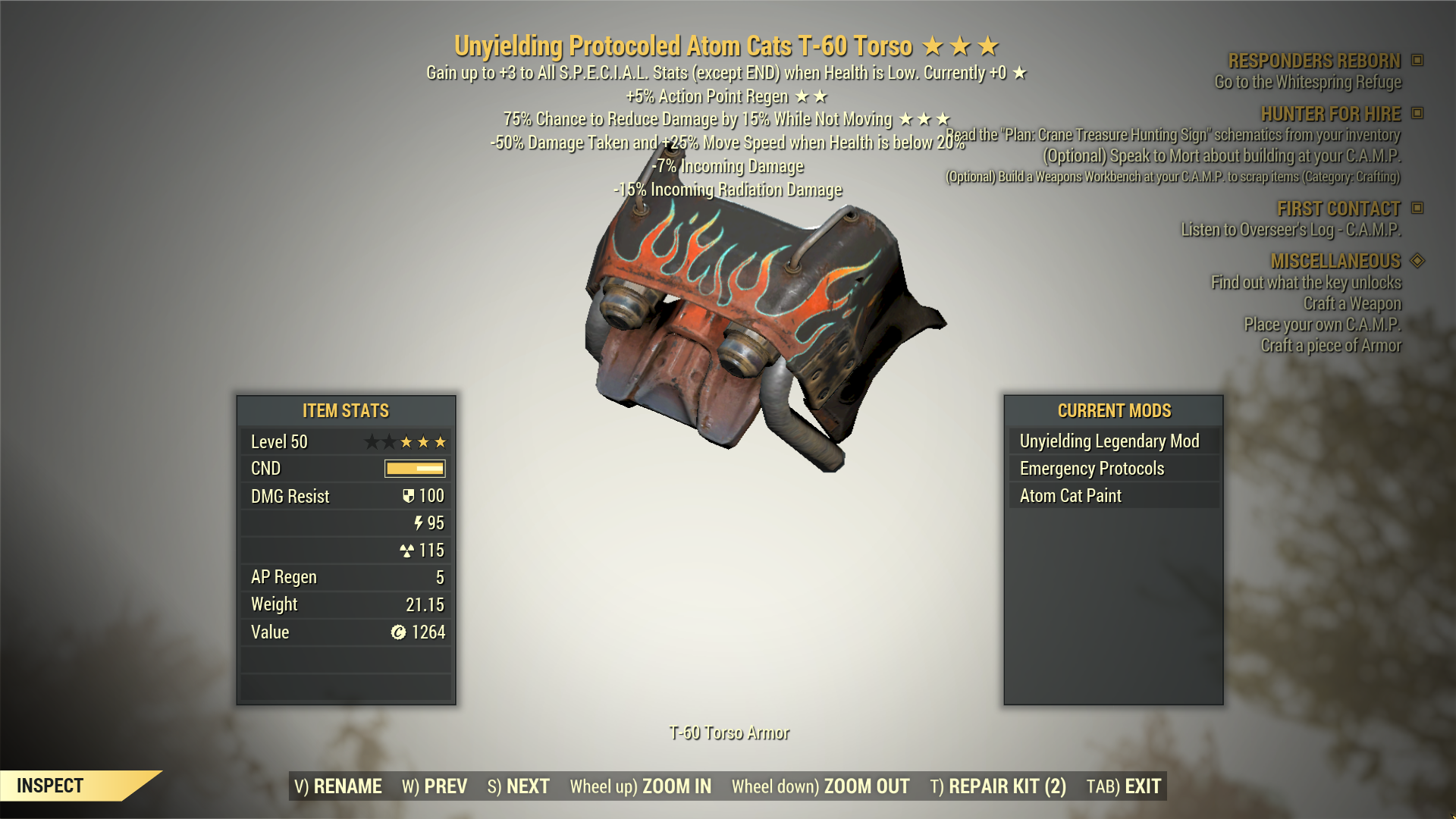Use the REPAIR KIT (2) option
Viewport: 1456px width, 819px height.
[x=998, y=786]
